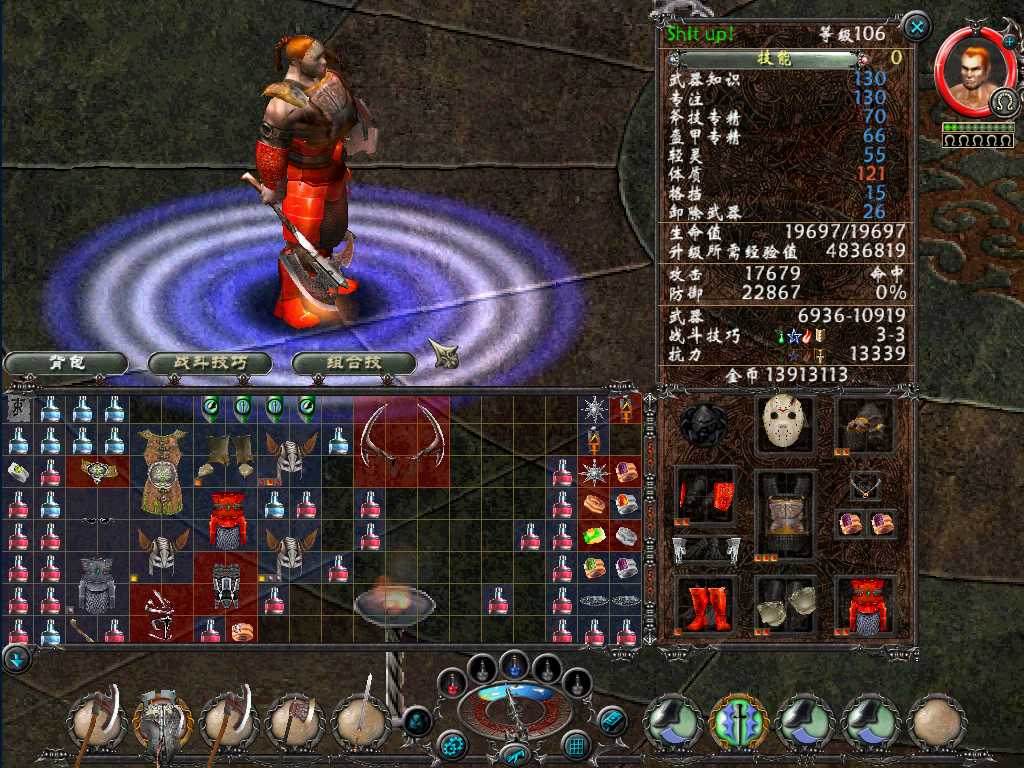Screen dimensions: 1024x768
Task: Click the gear settings button on the bottom bar
Action: (x=452, y=745)
